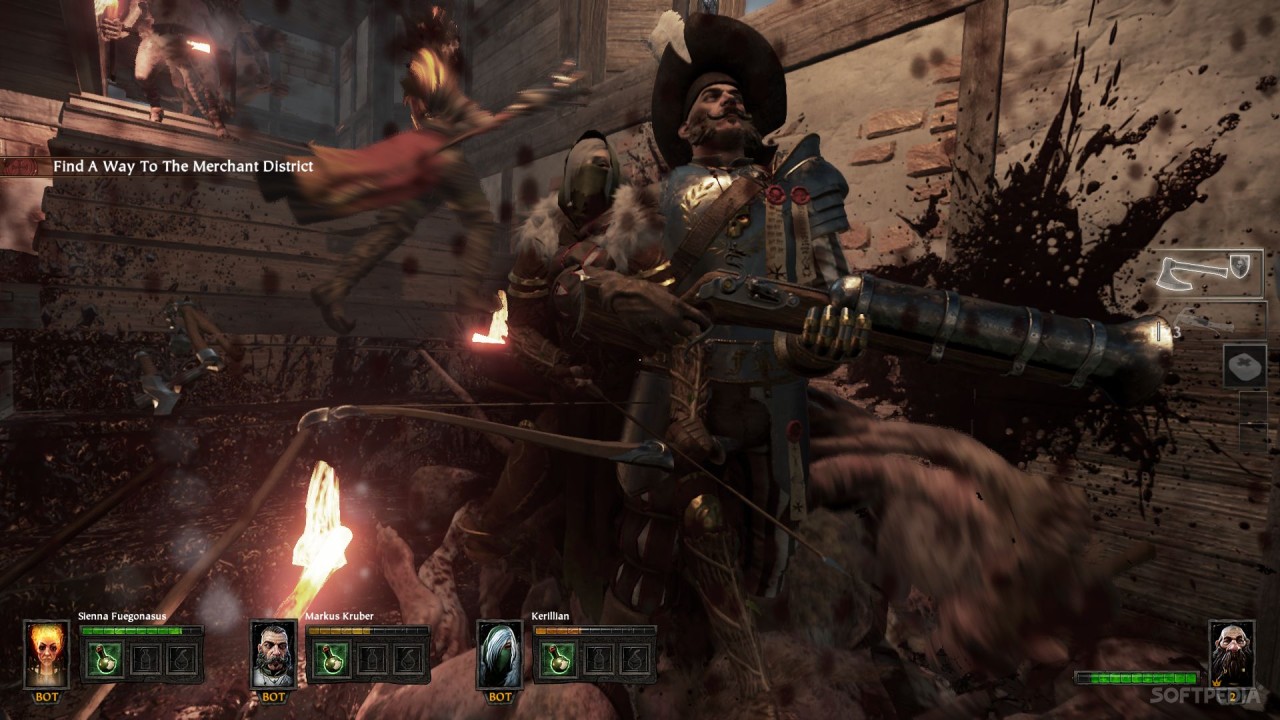This screenshot has width=1280, height=720.
Task: Click the Merchant District objective text
Action: point(183,166)
